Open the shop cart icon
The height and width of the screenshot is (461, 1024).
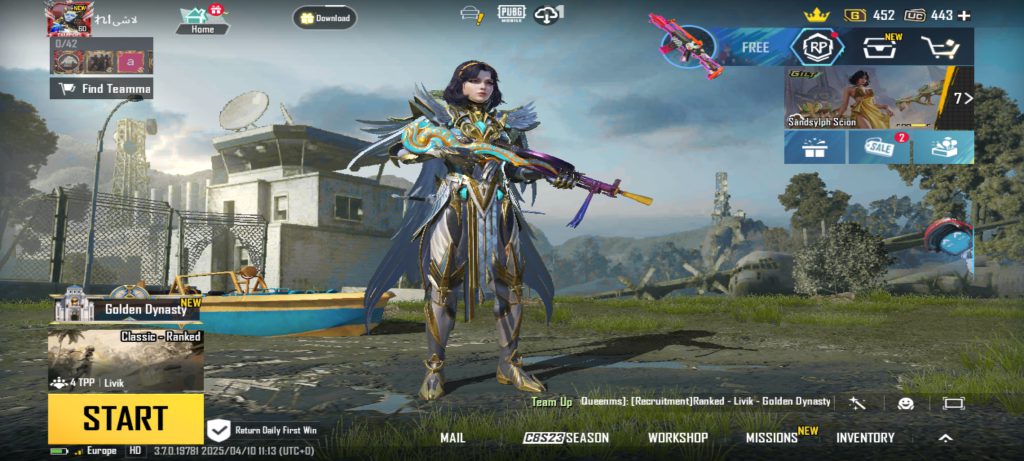pos(939,47)
